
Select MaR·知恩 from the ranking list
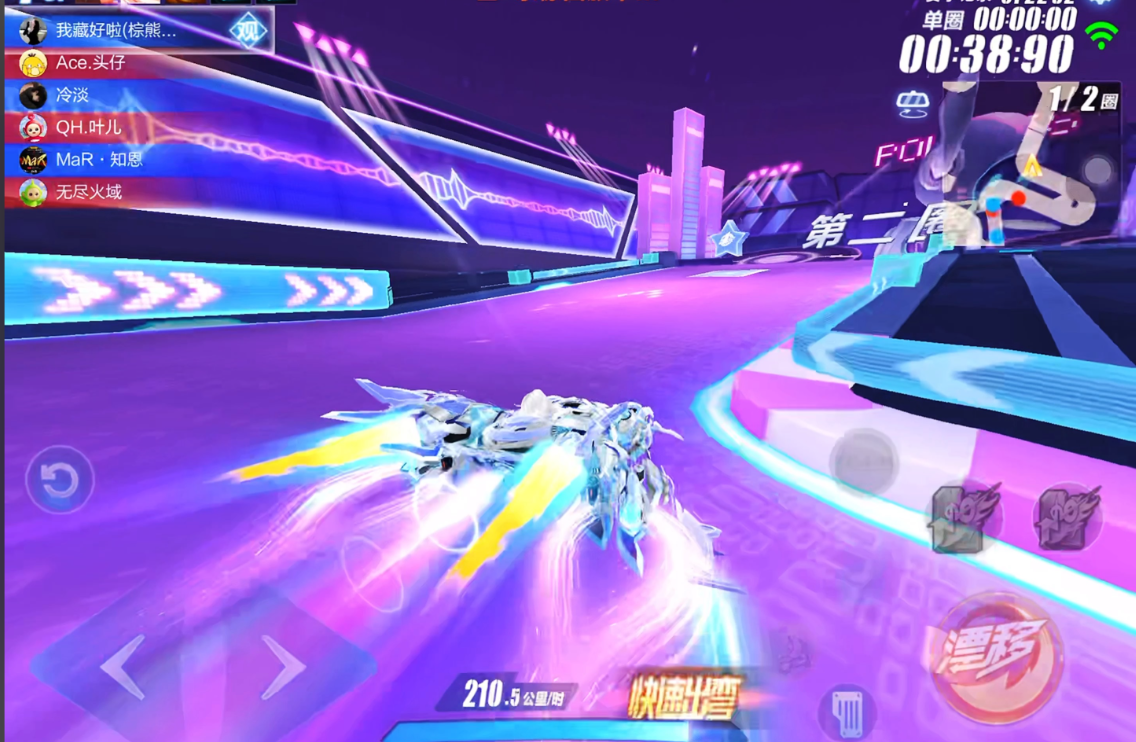[98, 159]
